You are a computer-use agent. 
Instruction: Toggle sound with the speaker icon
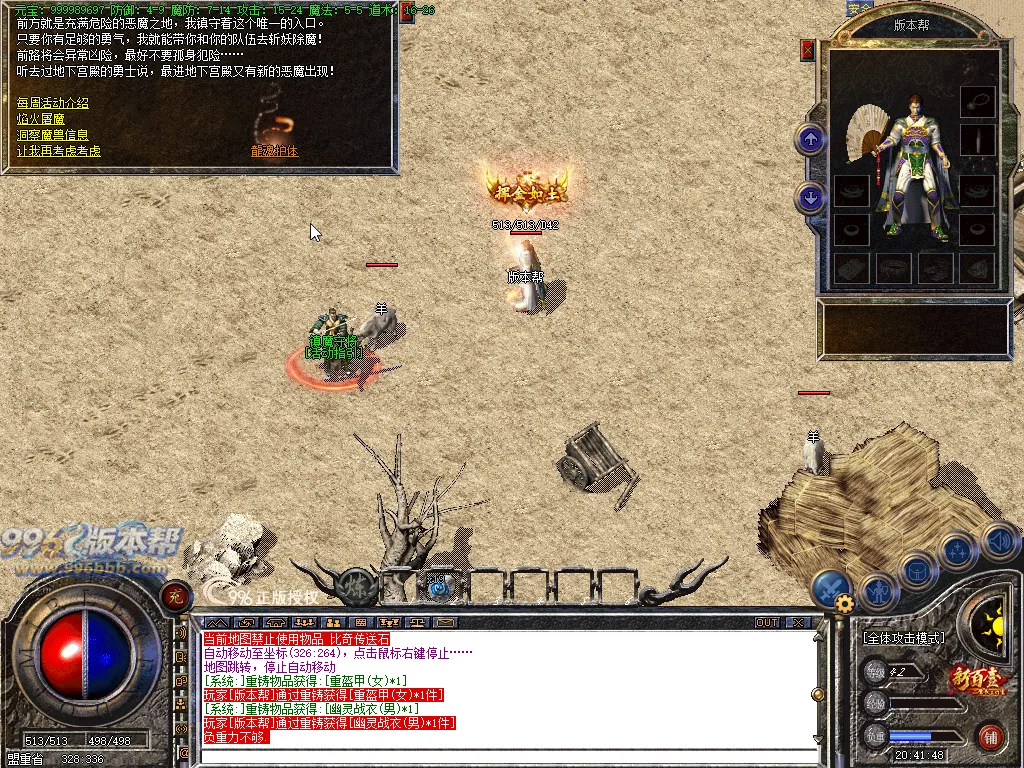point(1000,541)
